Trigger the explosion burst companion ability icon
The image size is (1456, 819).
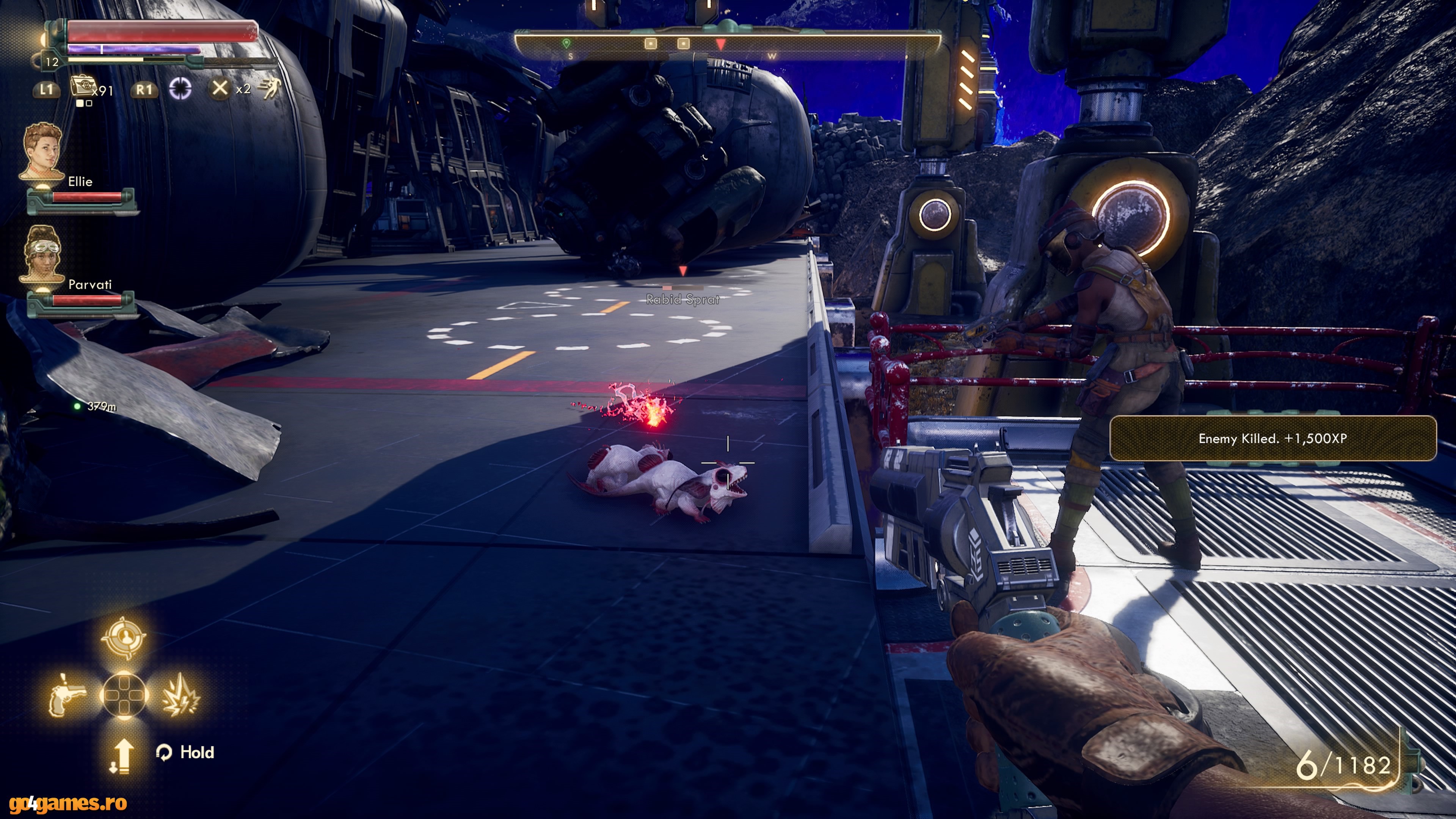pyautogui.click(x=180, y=695)
